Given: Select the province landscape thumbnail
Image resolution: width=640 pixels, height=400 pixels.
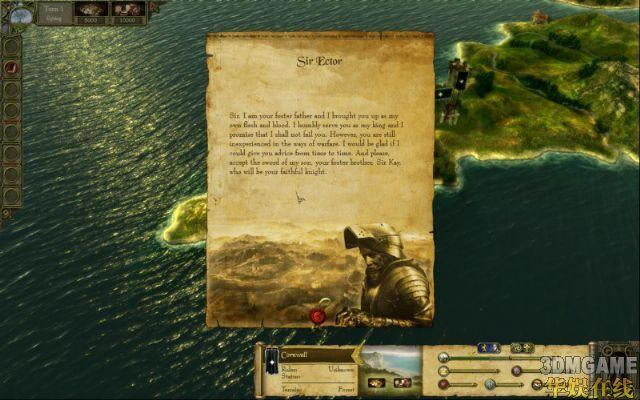Looking at the screenshot, I should 389,368.
